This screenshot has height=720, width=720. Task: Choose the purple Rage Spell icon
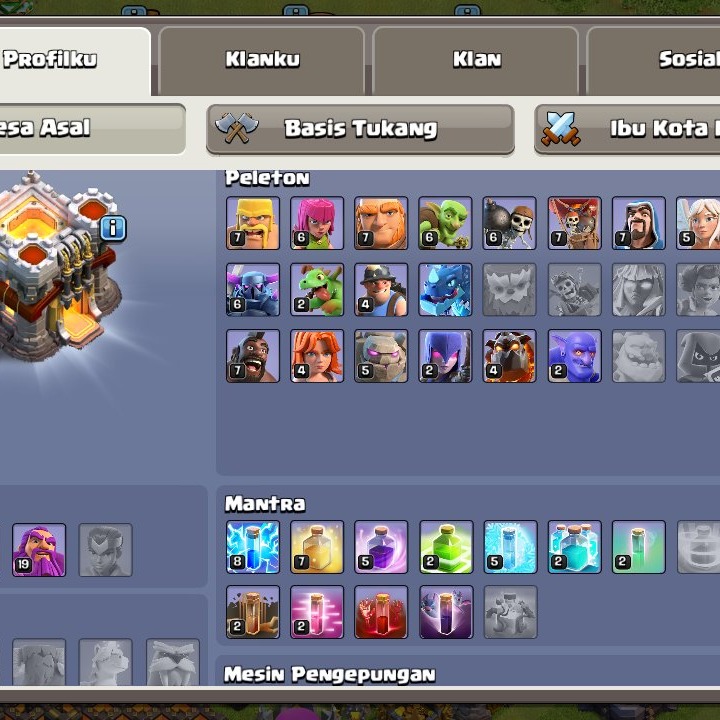381,546
